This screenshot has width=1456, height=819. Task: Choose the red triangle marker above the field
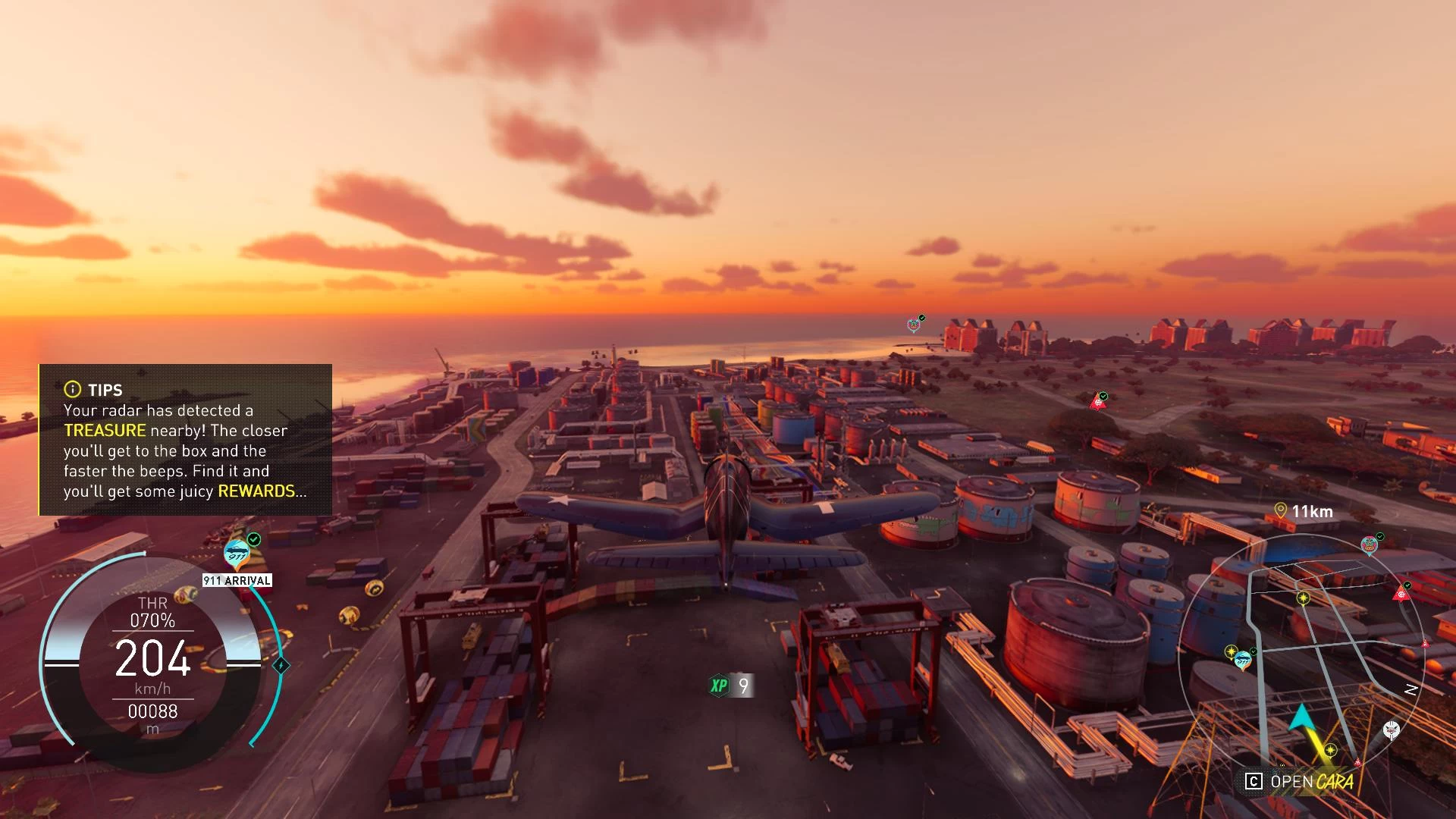coord(1097,403)
